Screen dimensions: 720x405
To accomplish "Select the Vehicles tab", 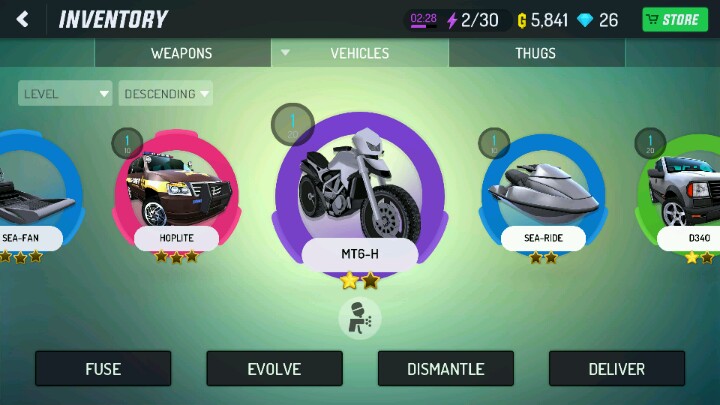I will 359,53.
